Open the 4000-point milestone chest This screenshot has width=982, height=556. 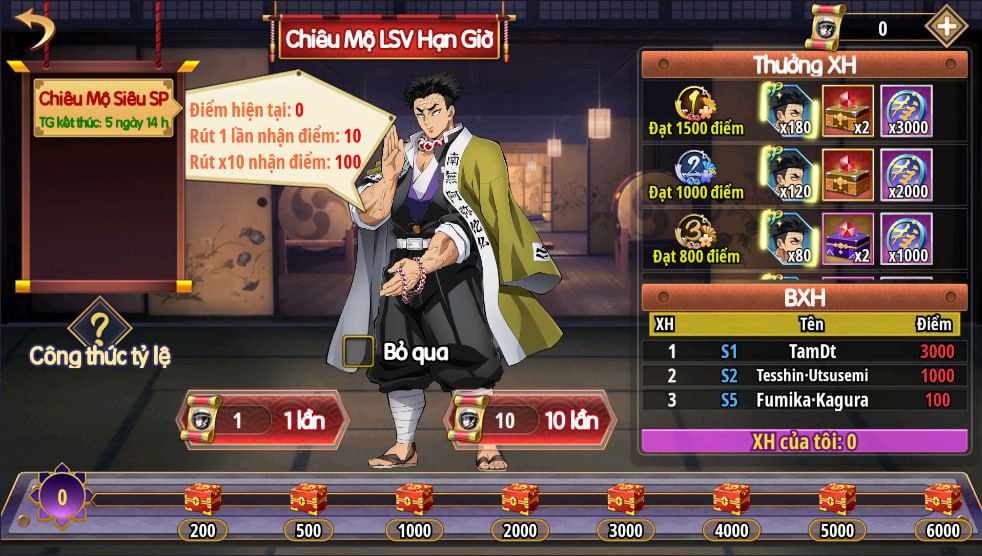731,498
